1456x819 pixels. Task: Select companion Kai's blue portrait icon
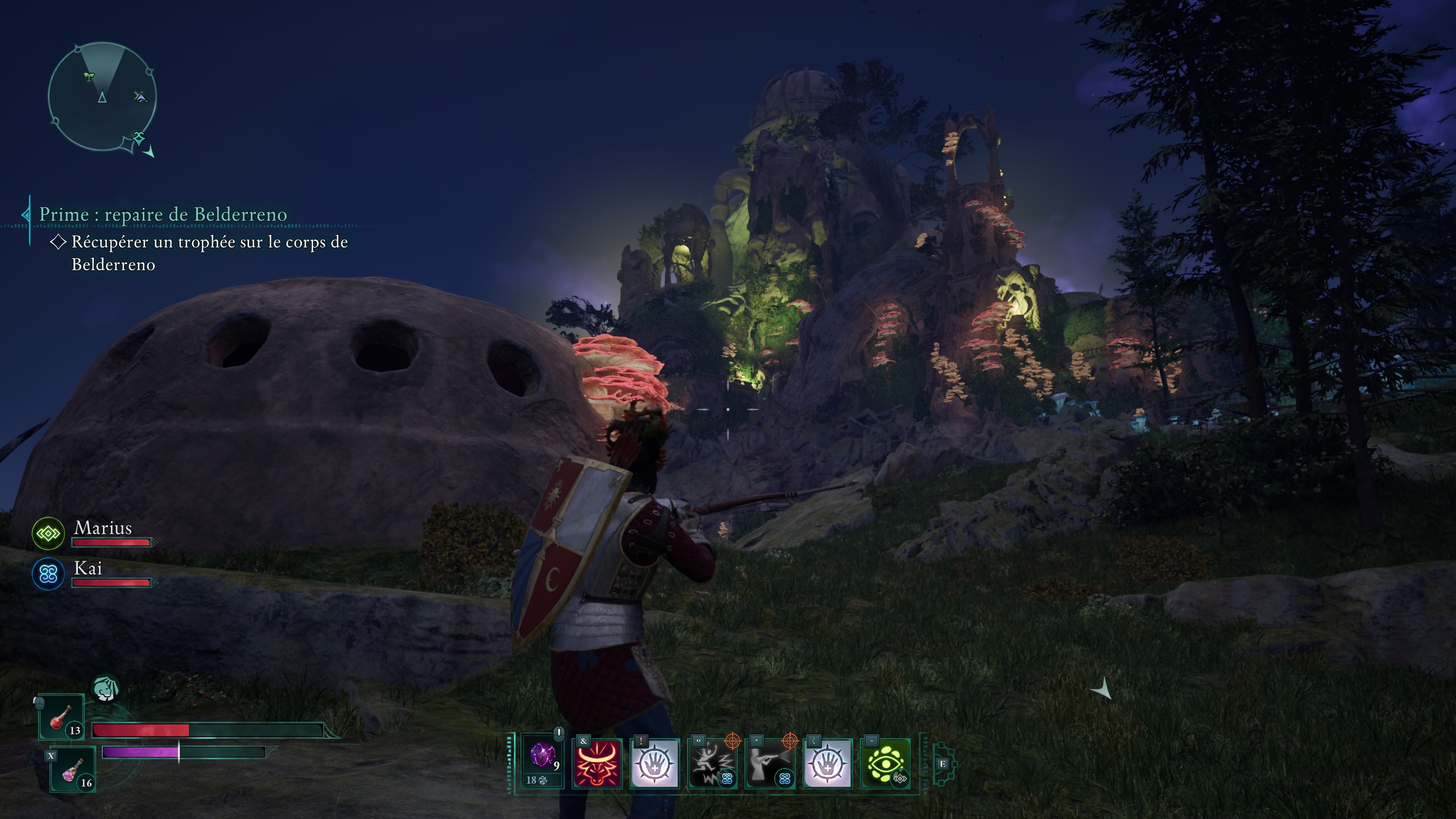48,574
